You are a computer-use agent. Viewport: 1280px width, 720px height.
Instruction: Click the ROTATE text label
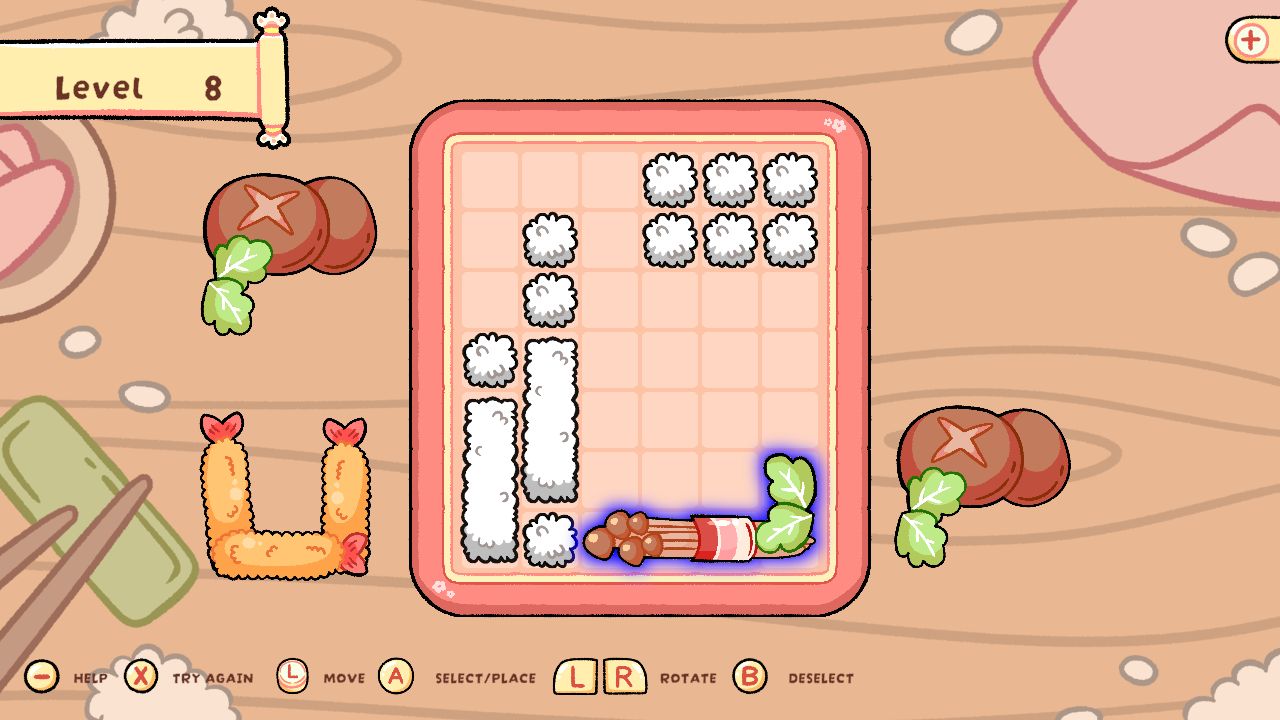click(x=688, y=678)
